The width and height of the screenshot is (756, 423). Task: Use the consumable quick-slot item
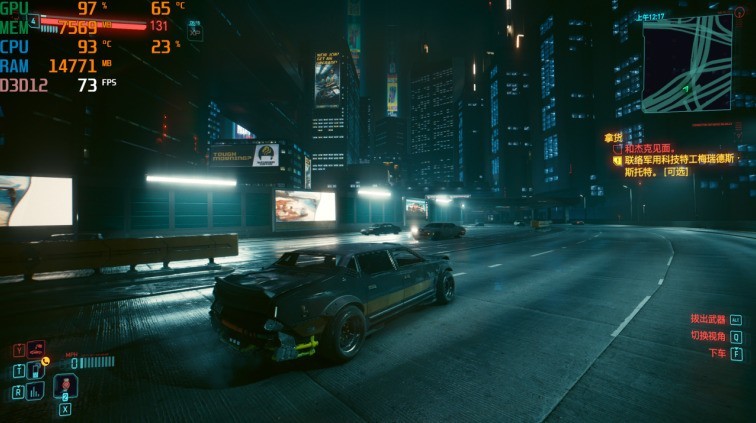pos(65,386)
